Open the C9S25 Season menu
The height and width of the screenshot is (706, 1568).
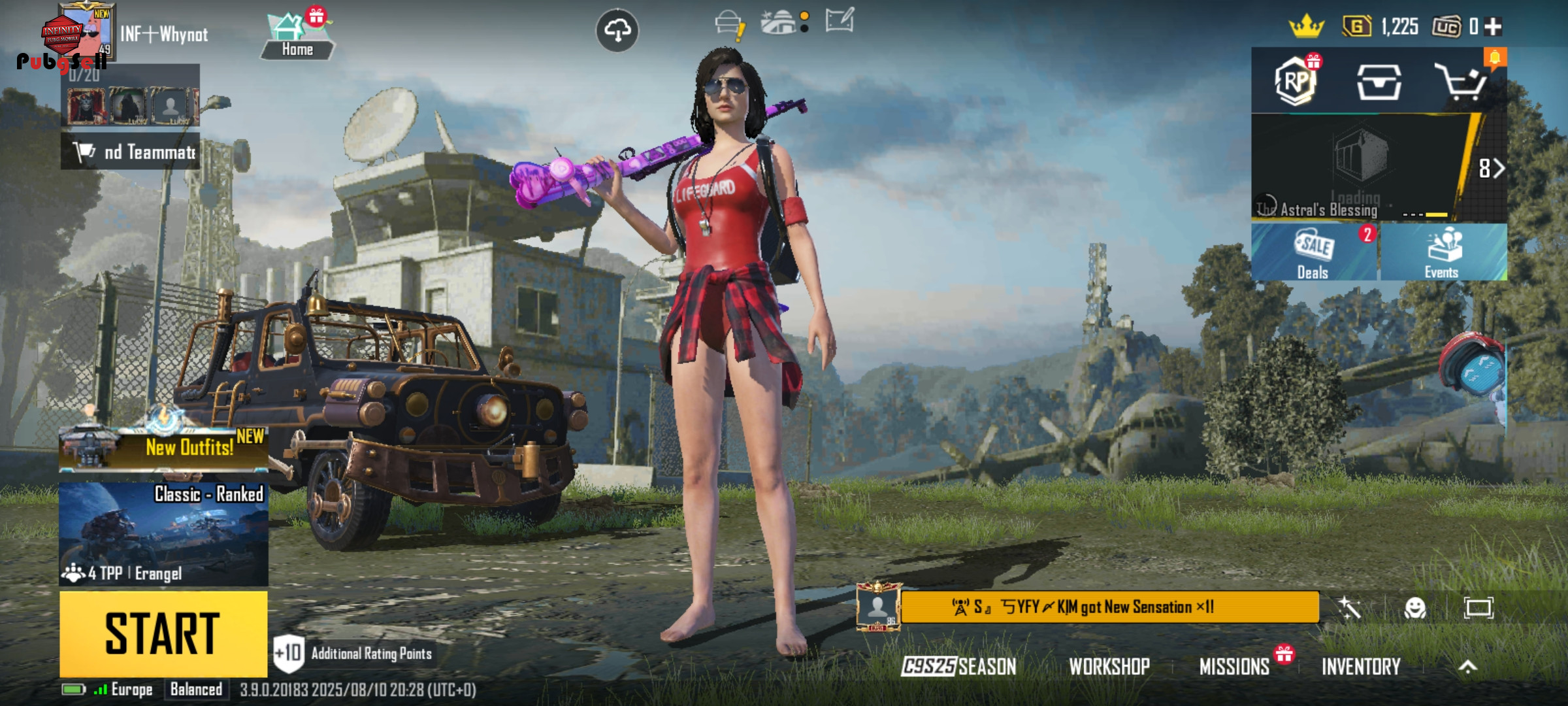click(958, 666)
